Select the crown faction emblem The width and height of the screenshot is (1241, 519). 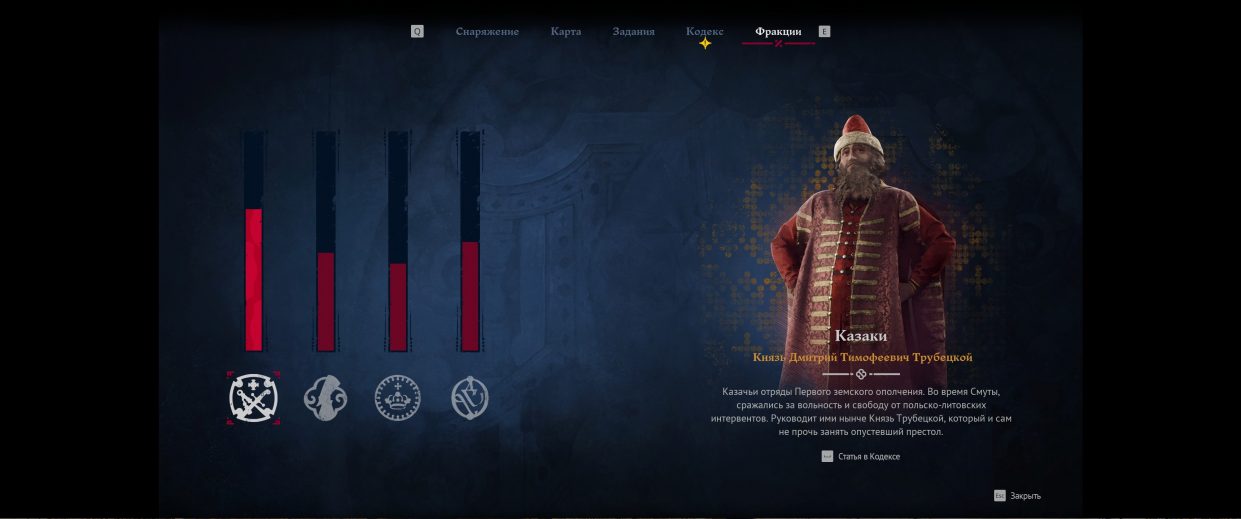(x=397, y=398)
